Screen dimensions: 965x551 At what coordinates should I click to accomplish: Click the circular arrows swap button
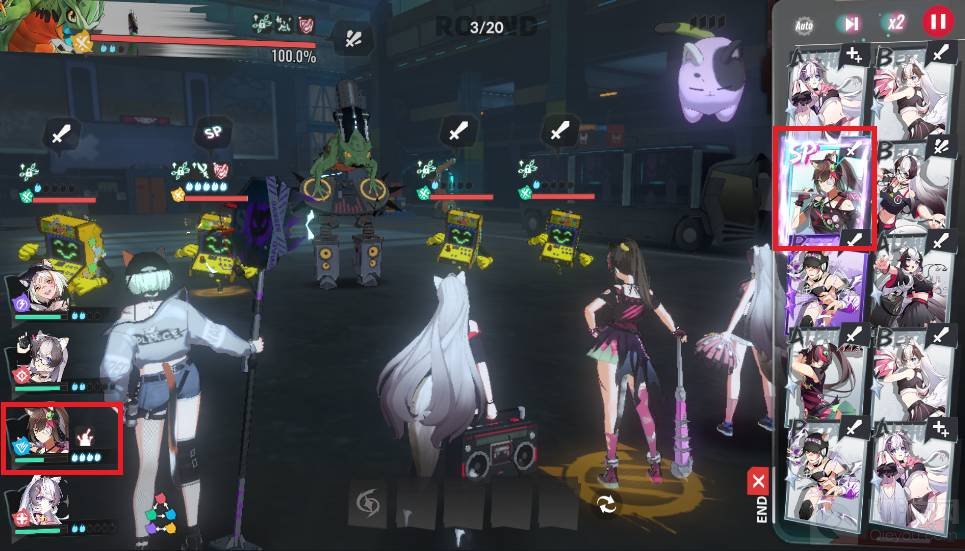[604, 505]
